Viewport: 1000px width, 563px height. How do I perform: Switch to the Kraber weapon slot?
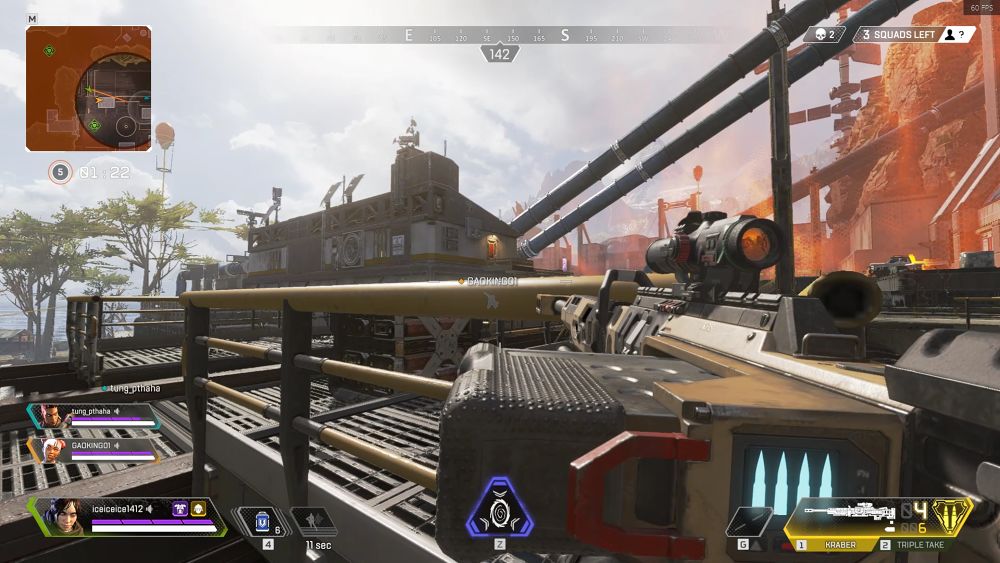tap(838, 545)
